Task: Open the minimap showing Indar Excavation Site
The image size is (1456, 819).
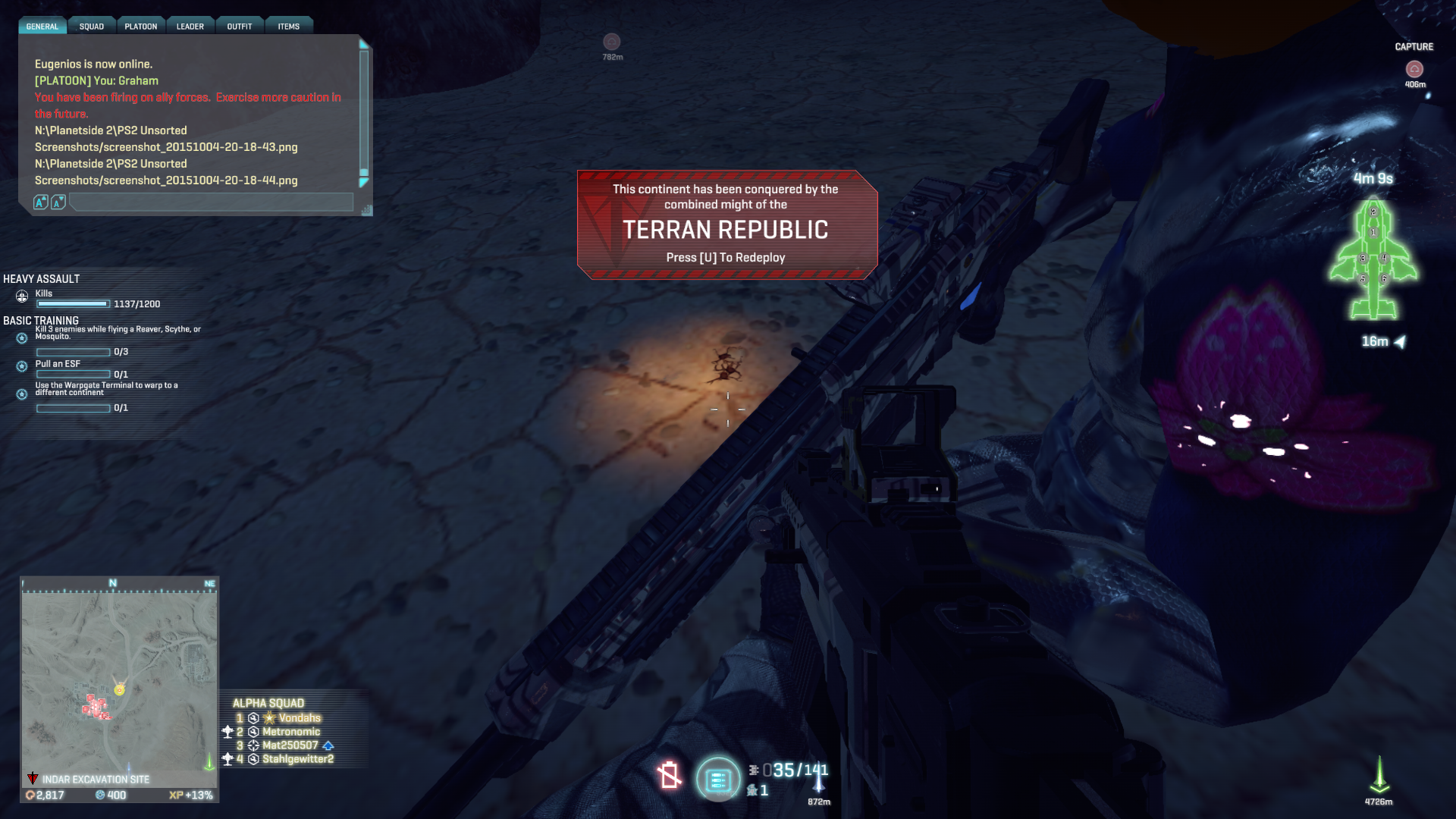Action: [119, 679]
